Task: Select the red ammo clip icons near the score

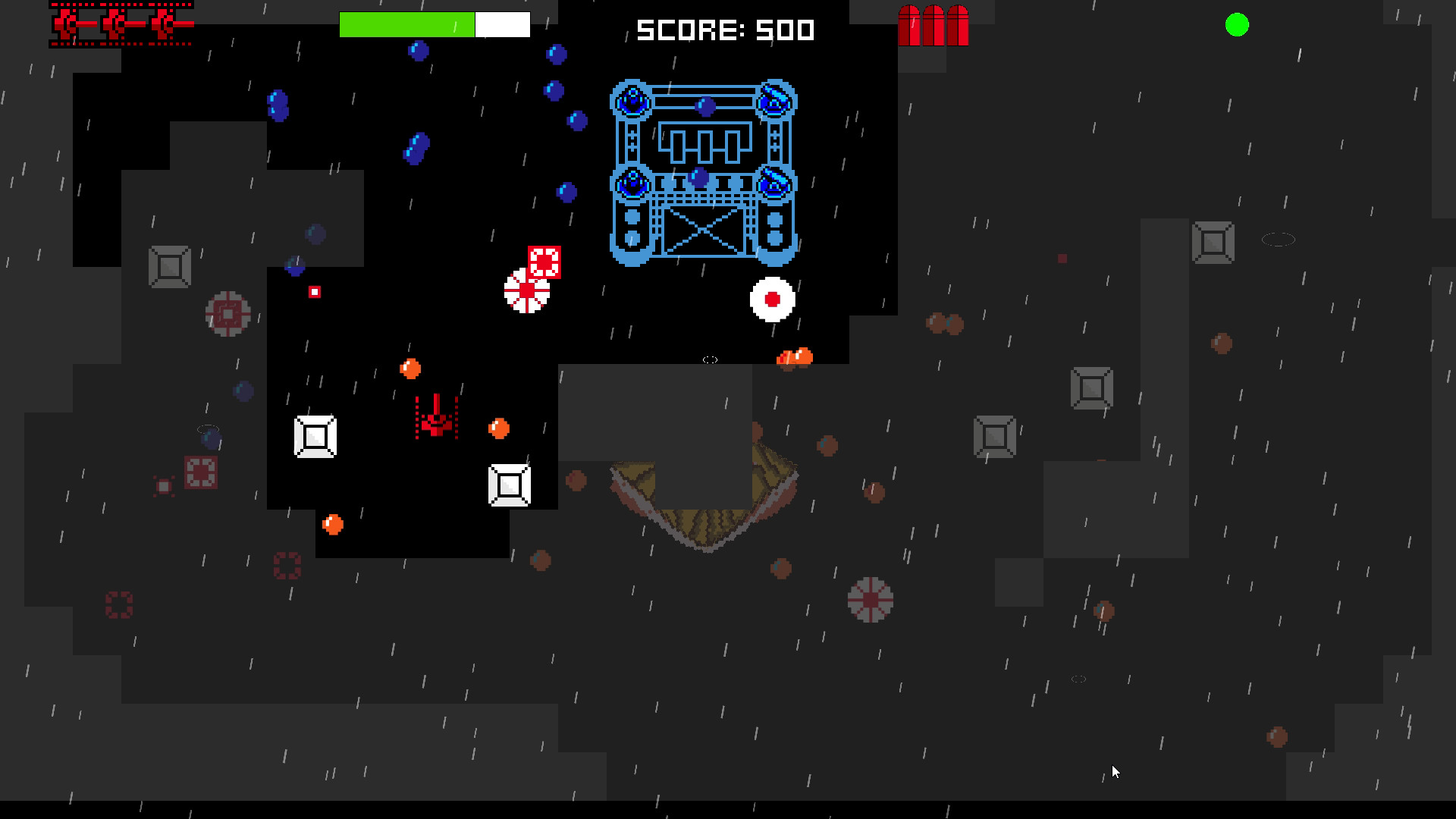Action: [x=932, y=27]
